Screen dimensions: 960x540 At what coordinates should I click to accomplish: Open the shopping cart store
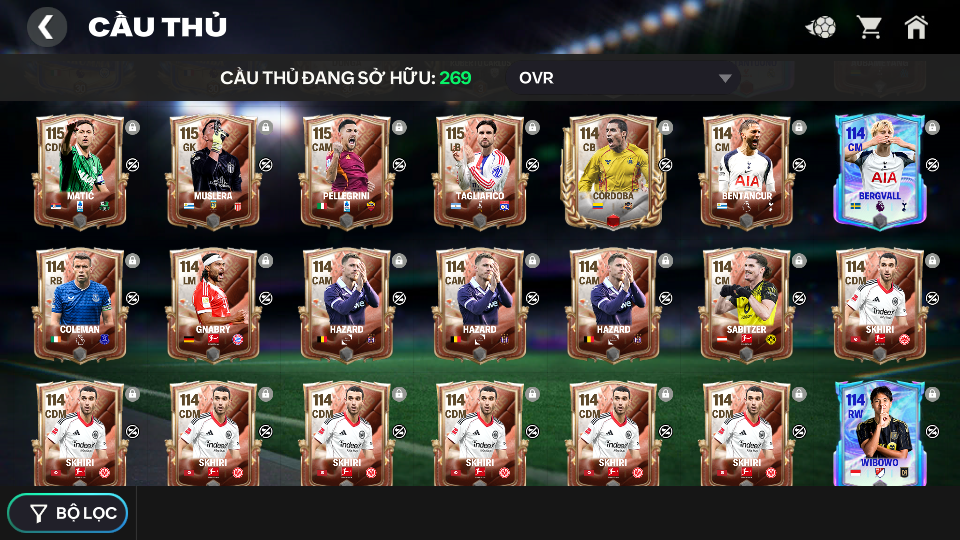click(869, 27)
